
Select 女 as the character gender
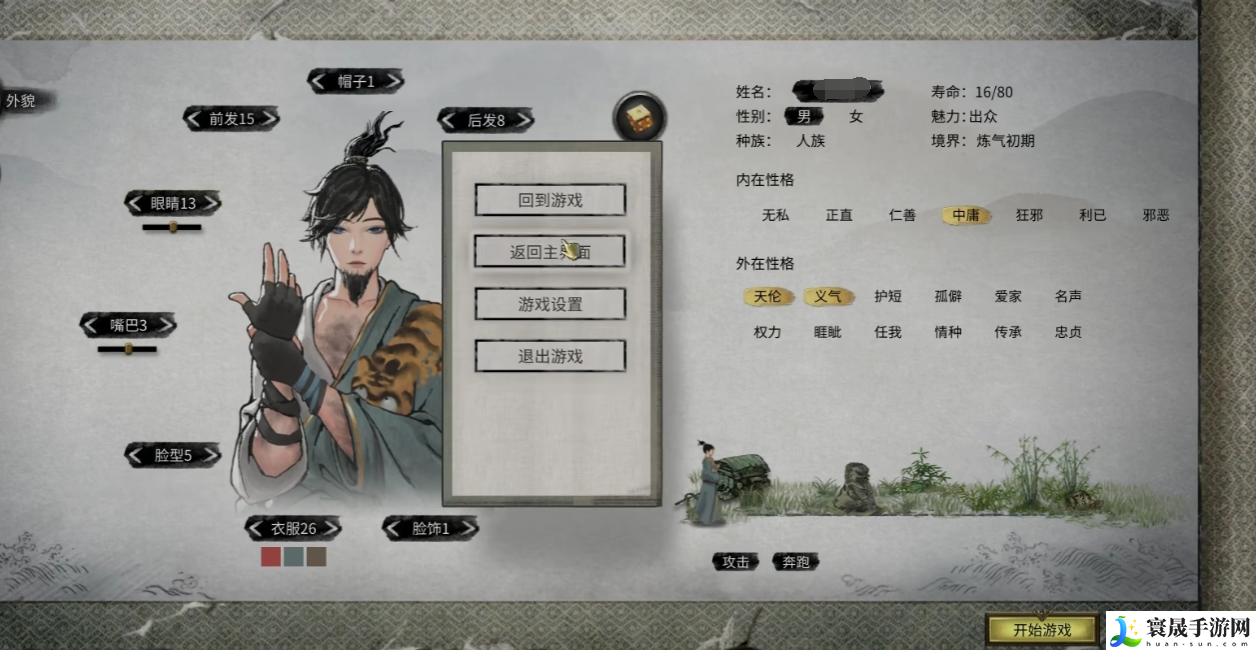[856, 116]
